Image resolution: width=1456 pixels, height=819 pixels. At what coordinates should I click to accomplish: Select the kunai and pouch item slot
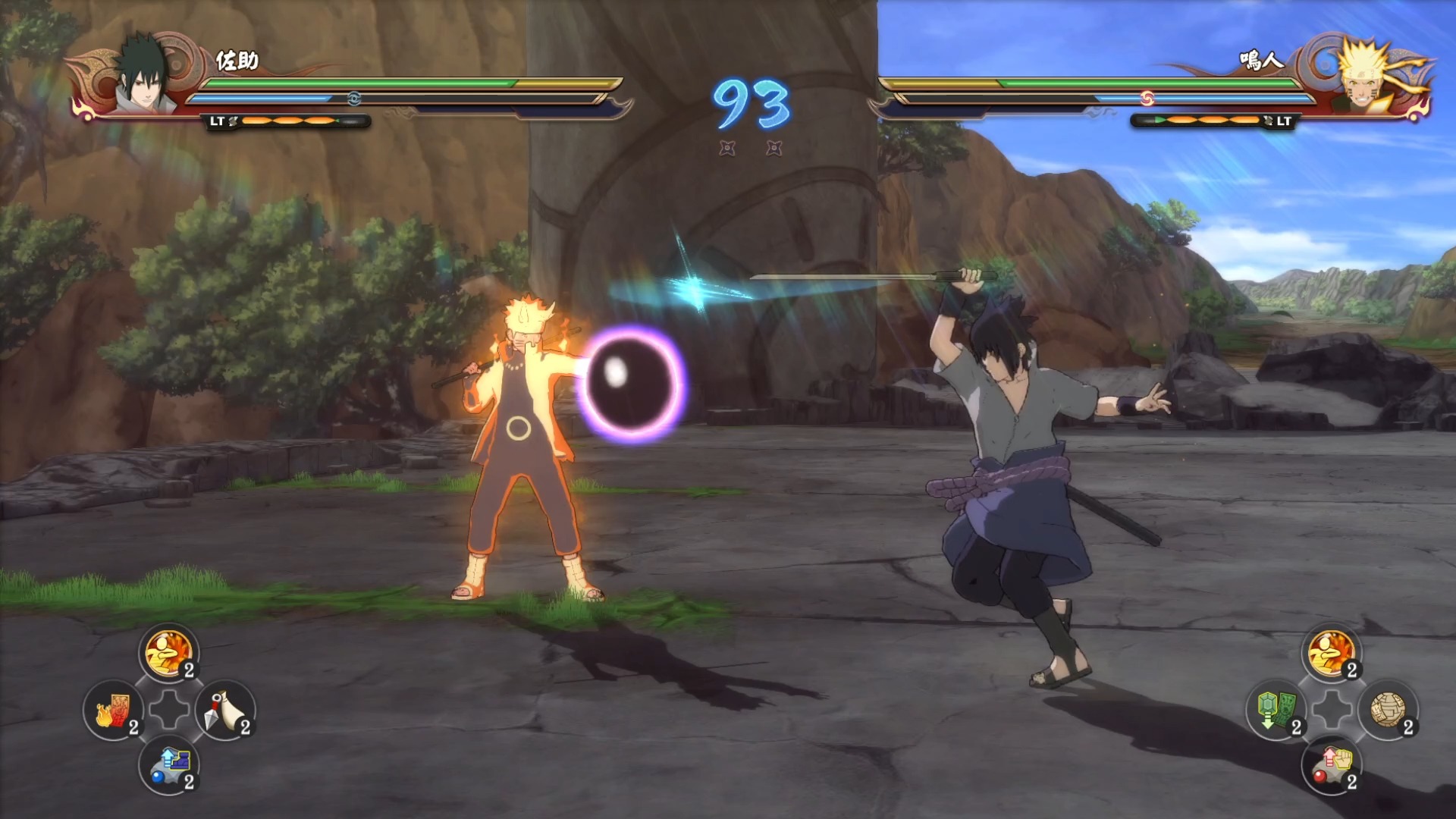point(224,711)
